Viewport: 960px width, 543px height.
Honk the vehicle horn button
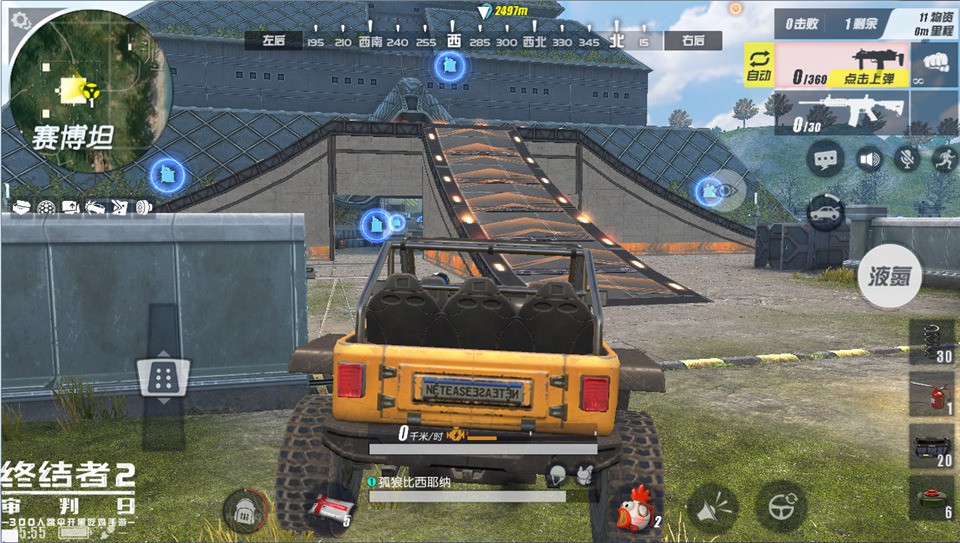(x=712, y=508)
